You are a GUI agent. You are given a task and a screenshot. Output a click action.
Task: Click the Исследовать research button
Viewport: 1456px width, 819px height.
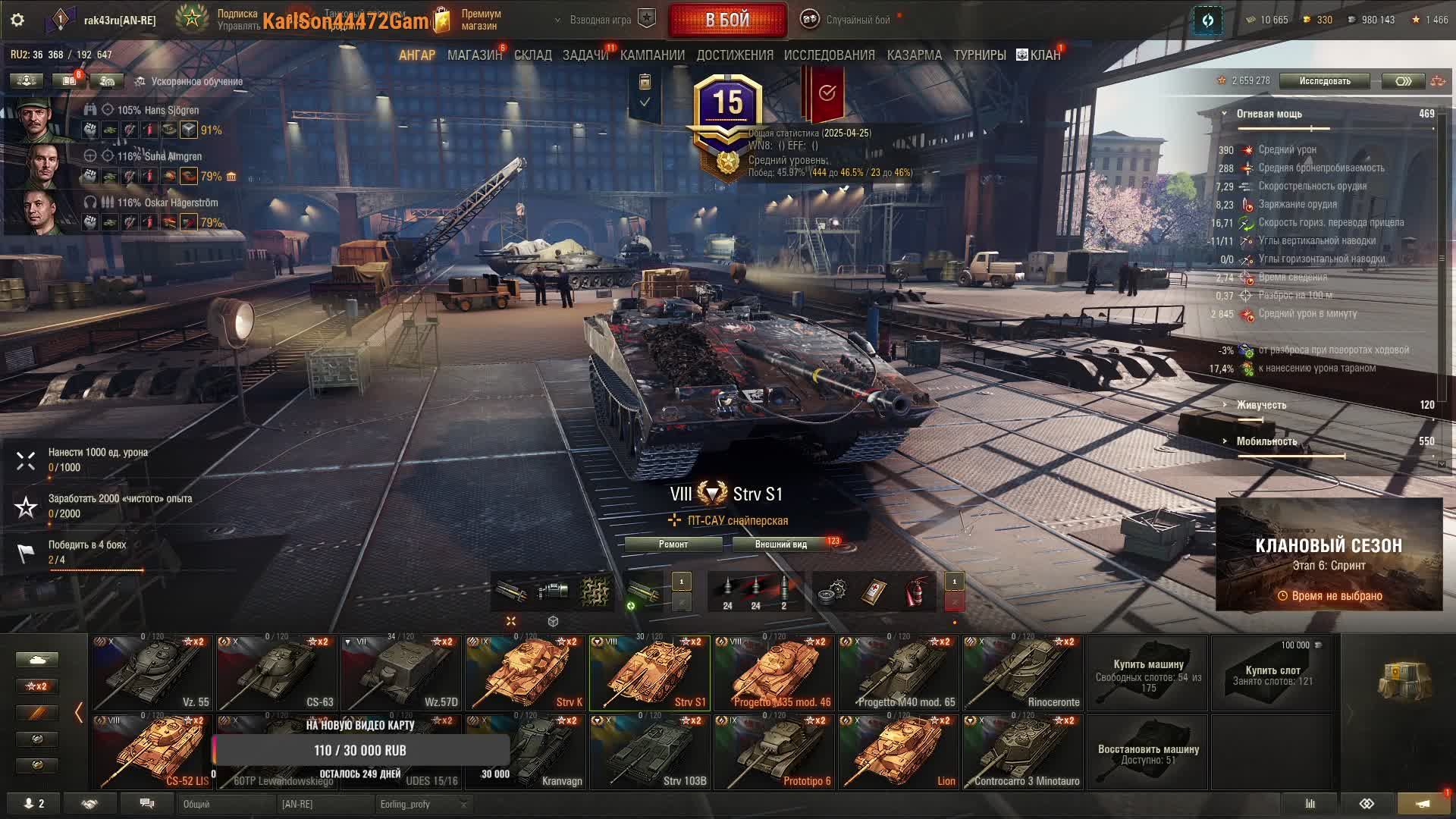pyautogui.click(x=1324, y=81)
